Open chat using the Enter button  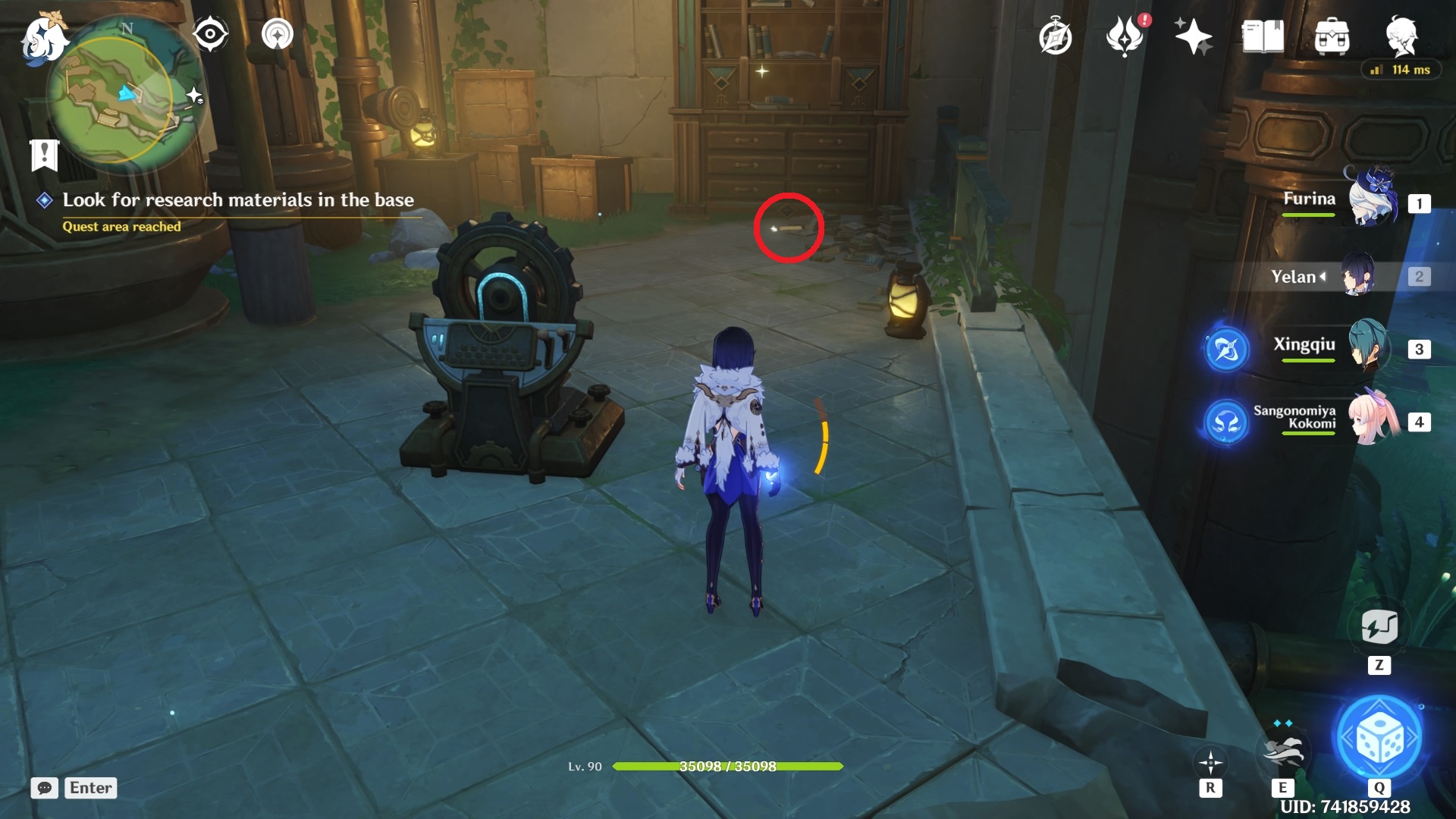(x=89, y=788)
